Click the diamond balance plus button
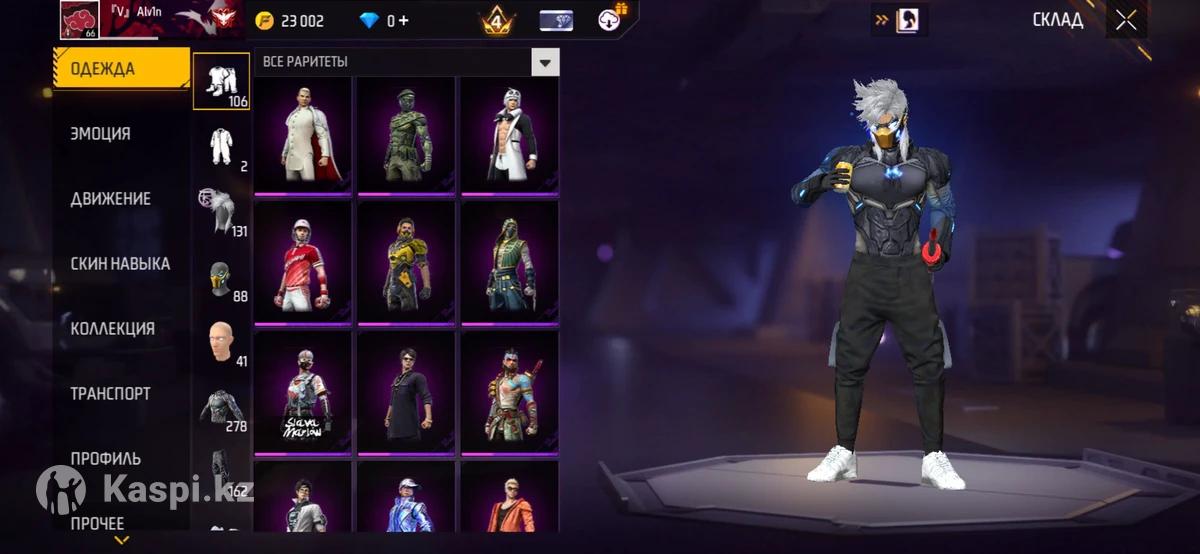Image resolution: width=1200 pixels, height=554 pixels. [403, 21]
